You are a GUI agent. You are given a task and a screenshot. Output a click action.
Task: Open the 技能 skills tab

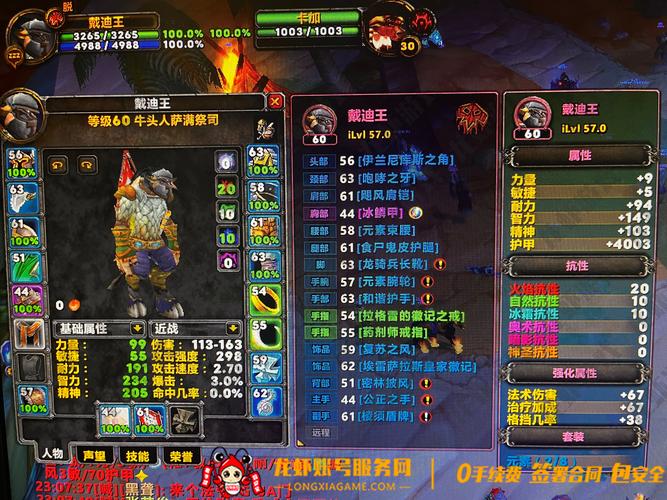(137, 455)
